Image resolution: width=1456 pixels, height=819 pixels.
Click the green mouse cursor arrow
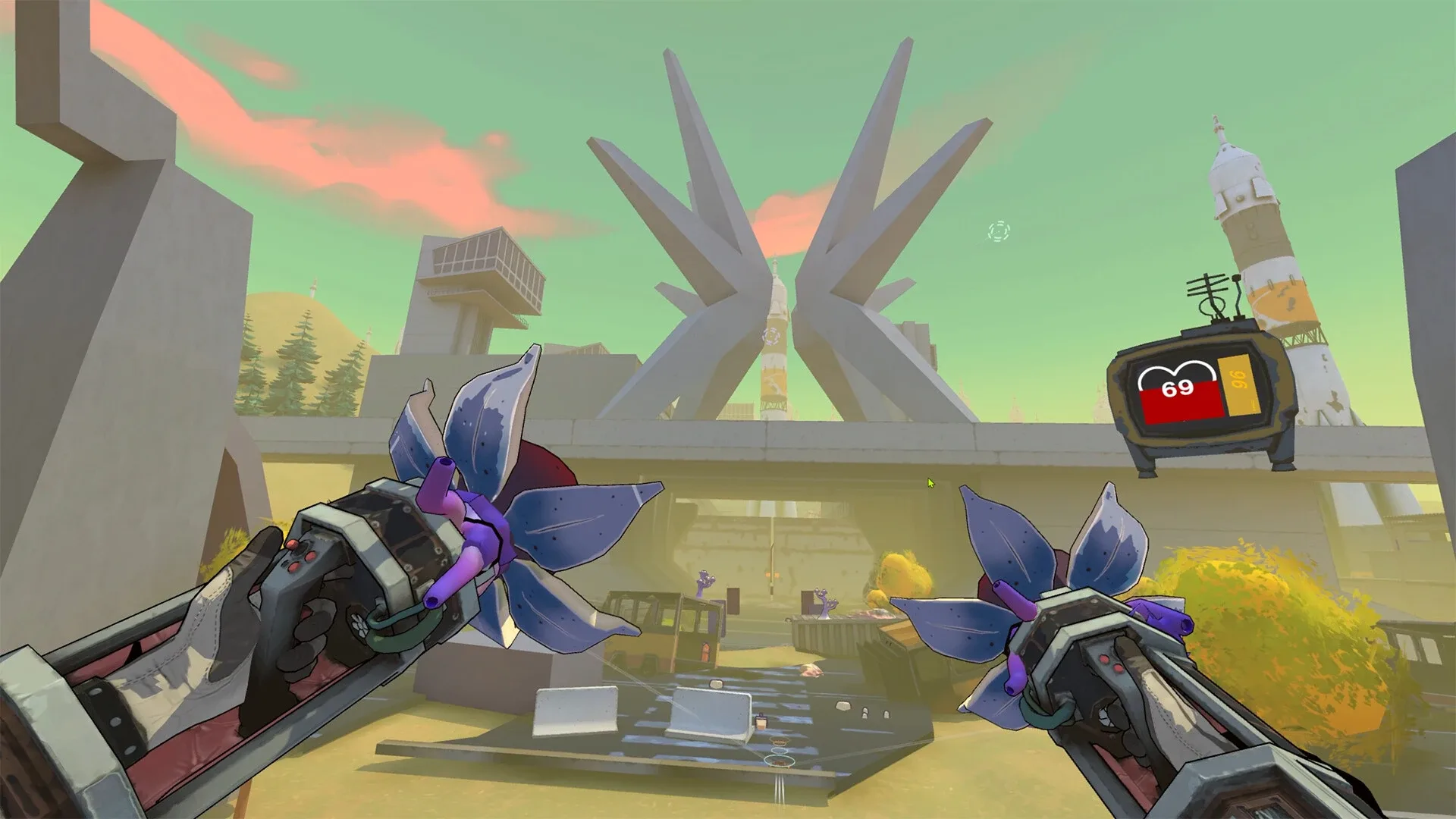coord(930,483)
